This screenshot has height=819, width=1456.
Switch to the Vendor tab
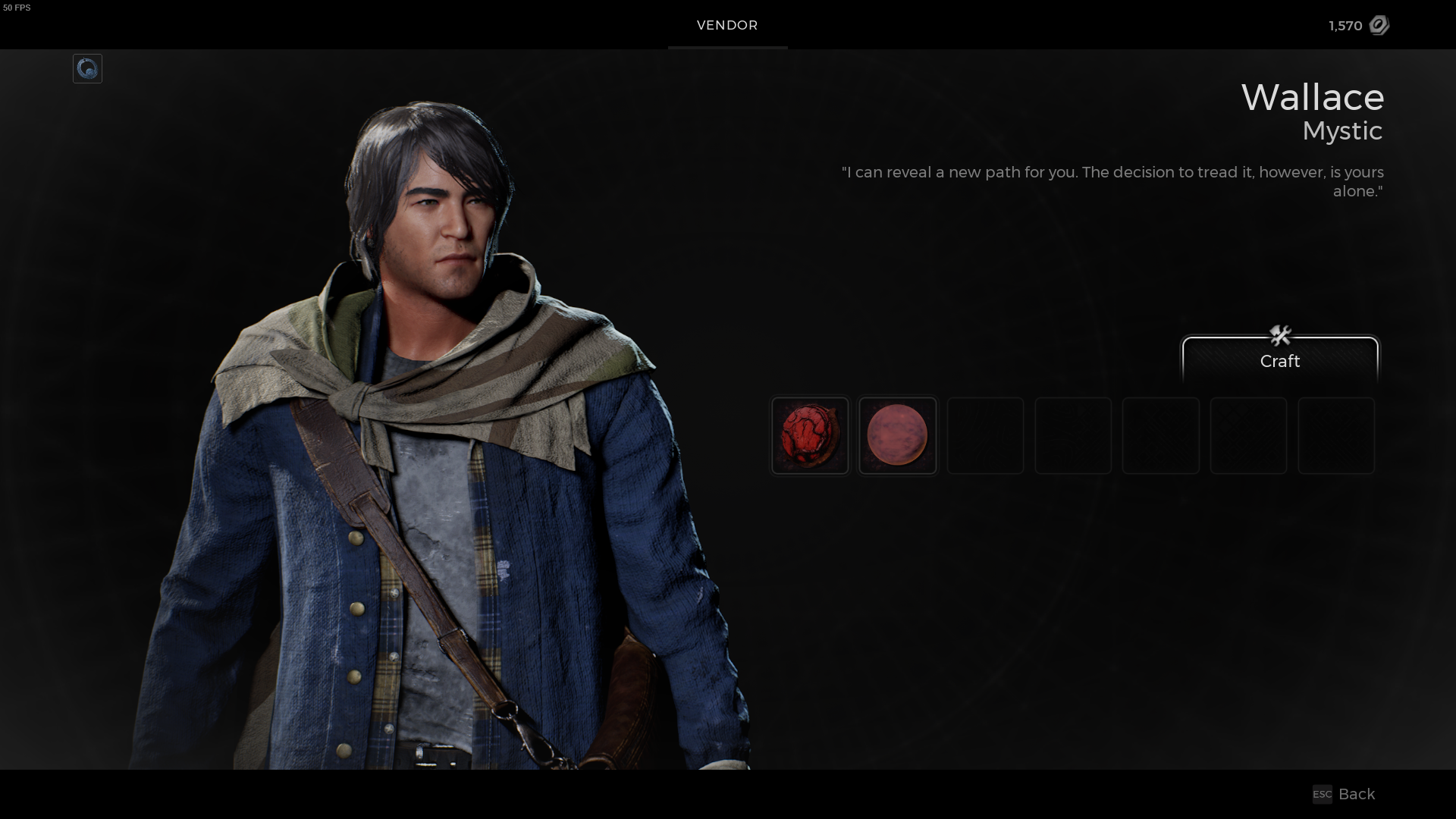tap(727, 25)
